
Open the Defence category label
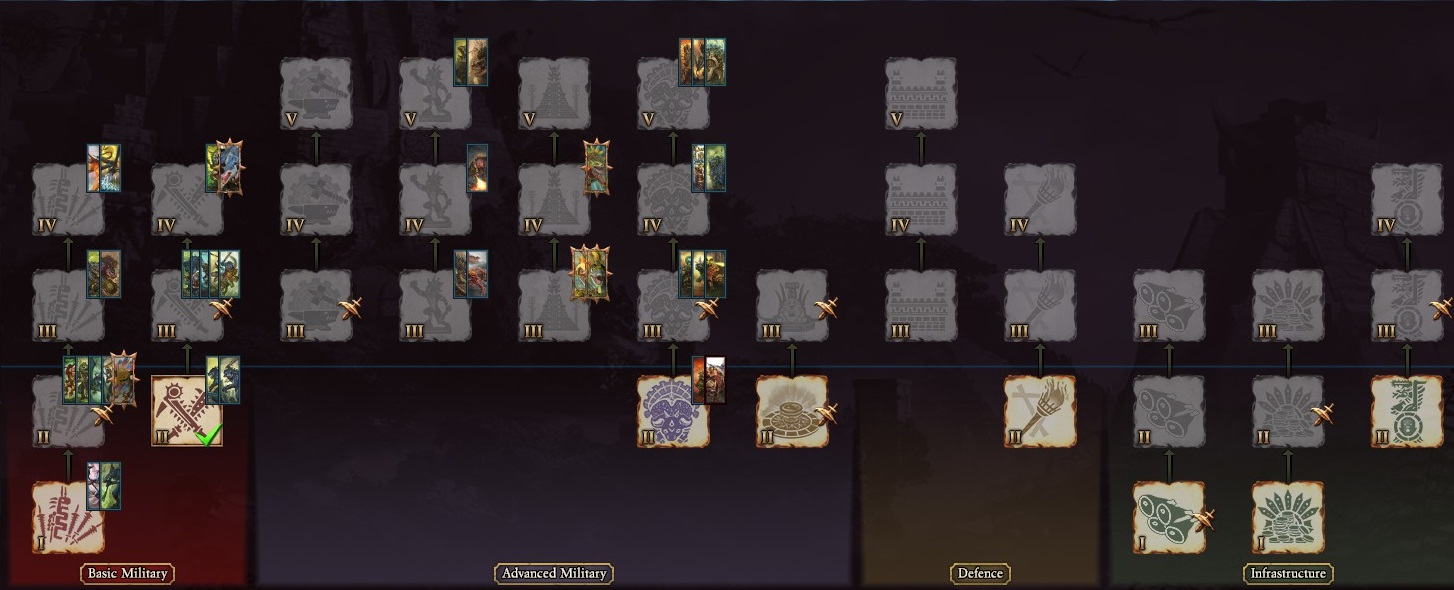coord(980,573)
